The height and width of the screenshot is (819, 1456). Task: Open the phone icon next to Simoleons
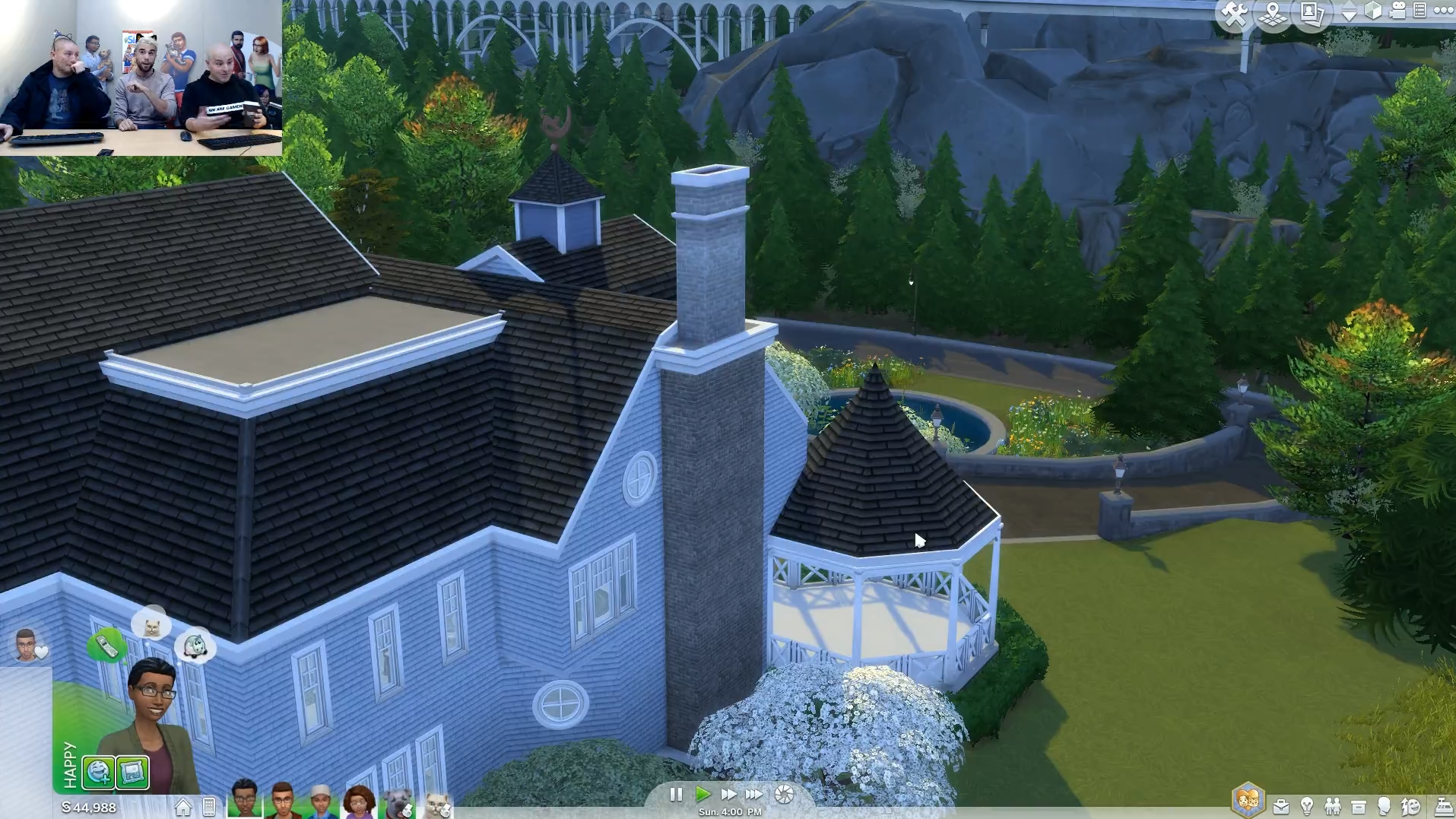click(x=209, y=807)
